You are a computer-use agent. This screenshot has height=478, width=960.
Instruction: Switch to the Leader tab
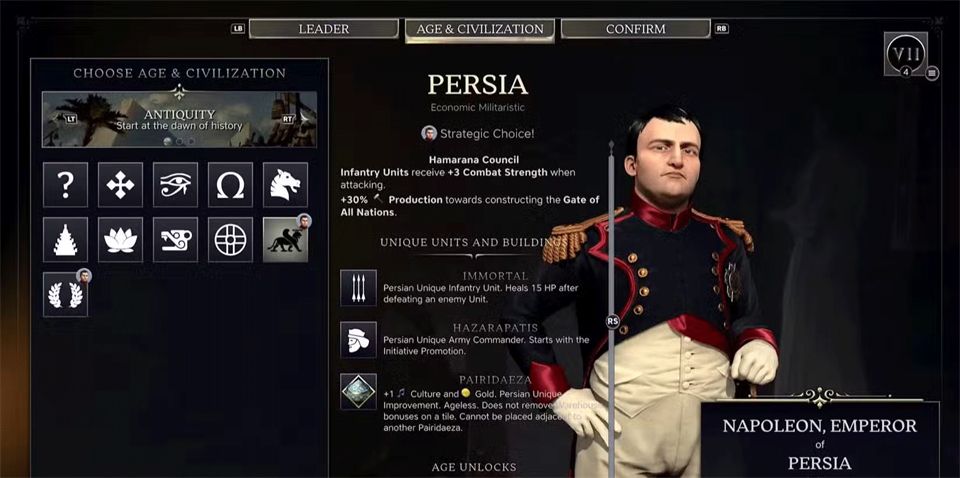pyautogui.click(x=322, y=29)
